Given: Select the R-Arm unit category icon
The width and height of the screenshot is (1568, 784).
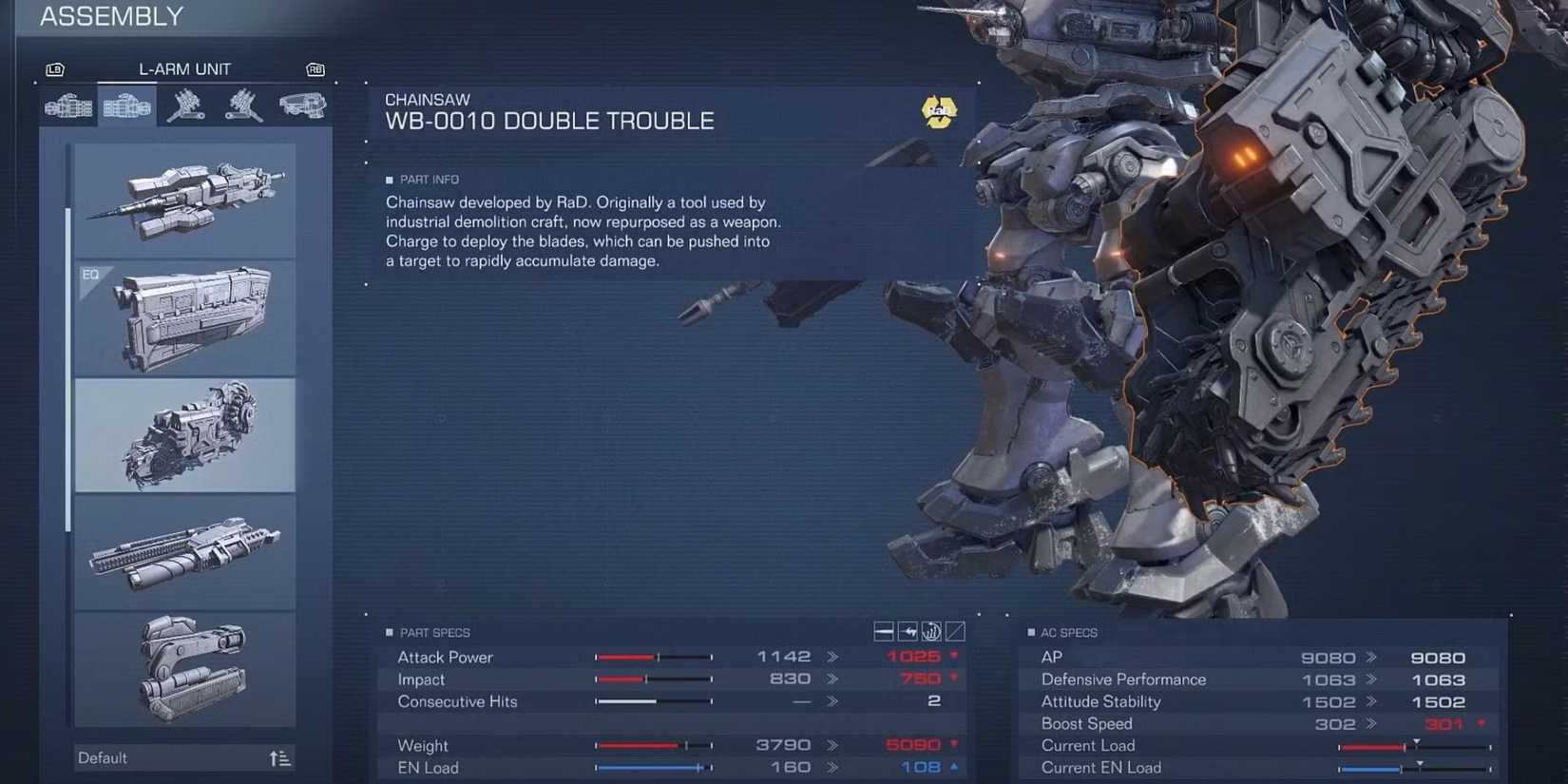Looking at the screenshot, I should point(67,106).
